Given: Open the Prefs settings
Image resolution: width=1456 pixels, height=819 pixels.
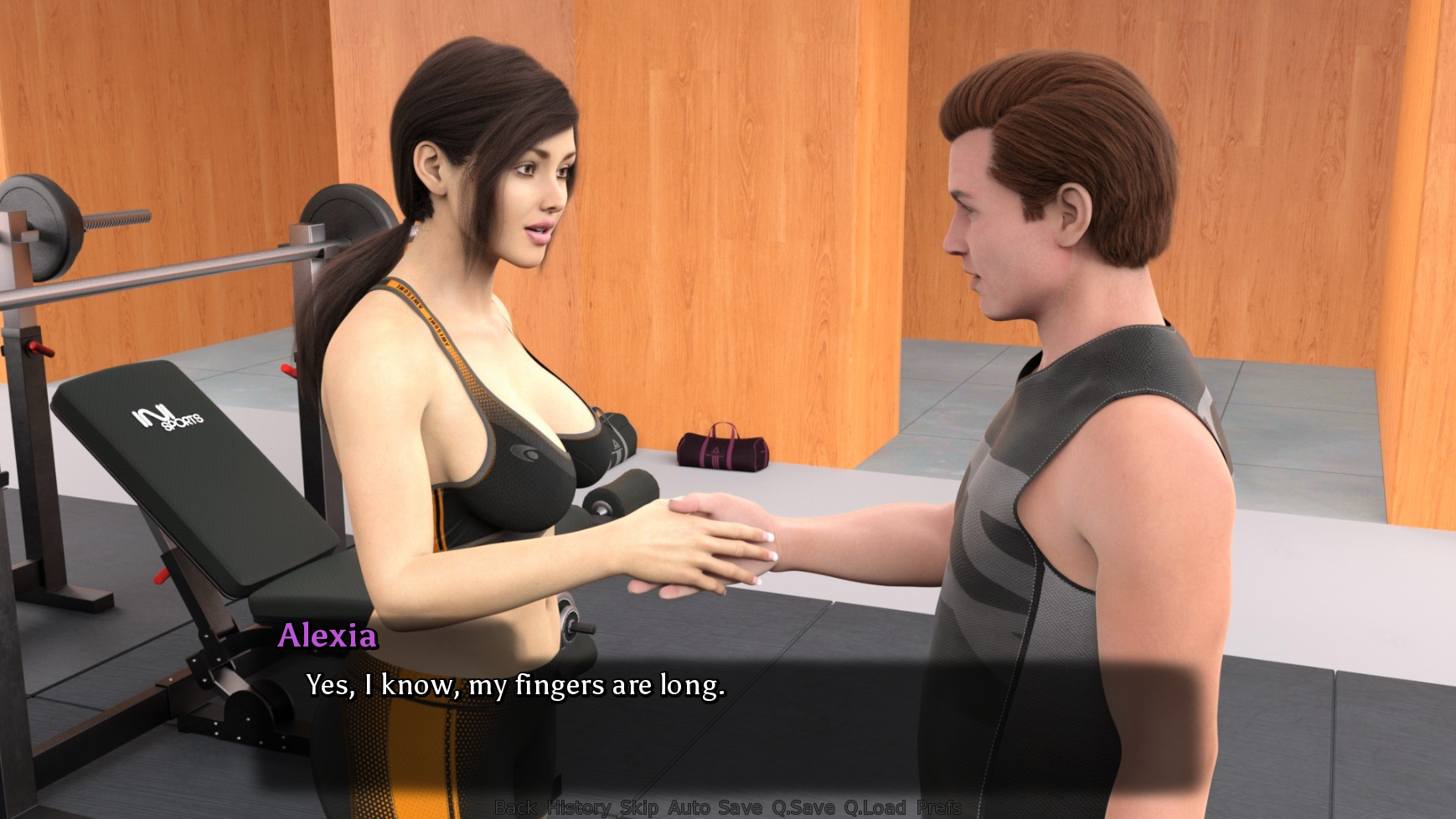Looking at the screenshot, I should pos(938,807).
